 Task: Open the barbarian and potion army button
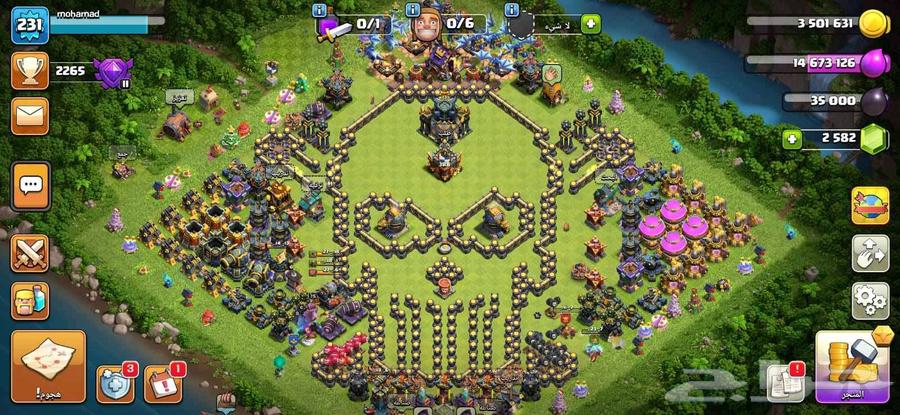[x=30, y=301]
